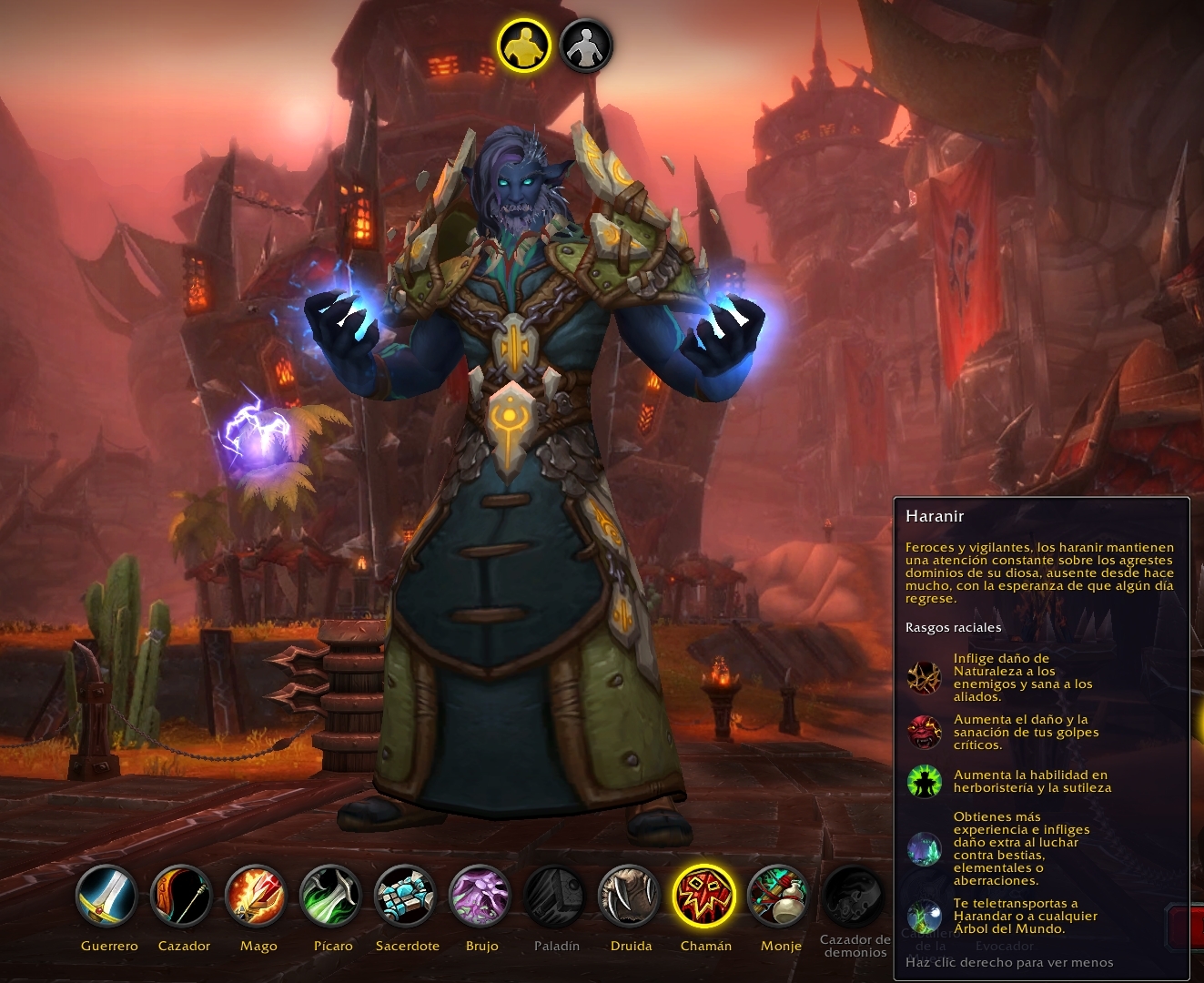The height and width of the screenshot is (983, 1204).
Task: Click the greyed-out Paladín class icon
Action: pos(556,896)
